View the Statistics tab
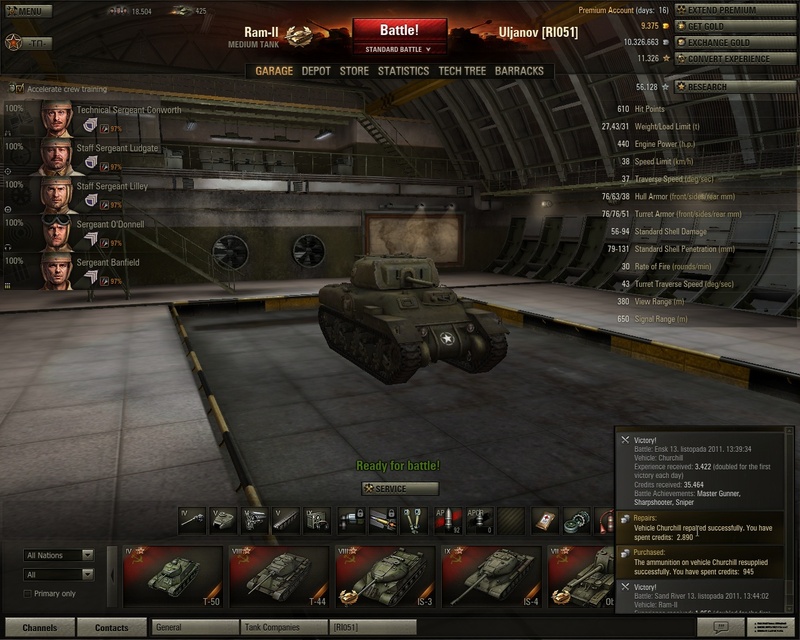 tap(403, 71)
